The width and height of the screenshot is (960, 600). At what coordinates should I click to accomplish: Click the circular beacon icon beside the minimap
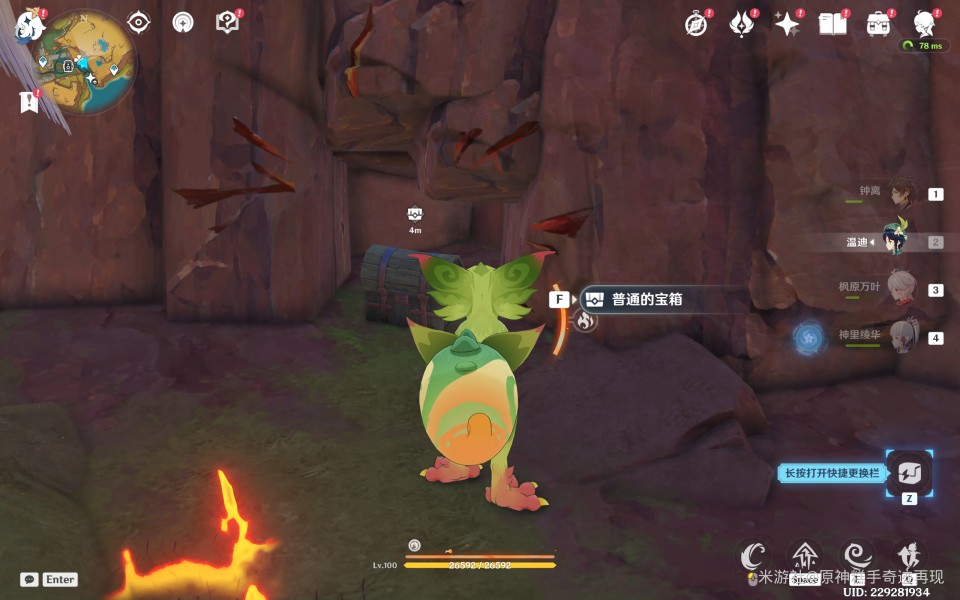pyautogui.click(x=183, y=22)
